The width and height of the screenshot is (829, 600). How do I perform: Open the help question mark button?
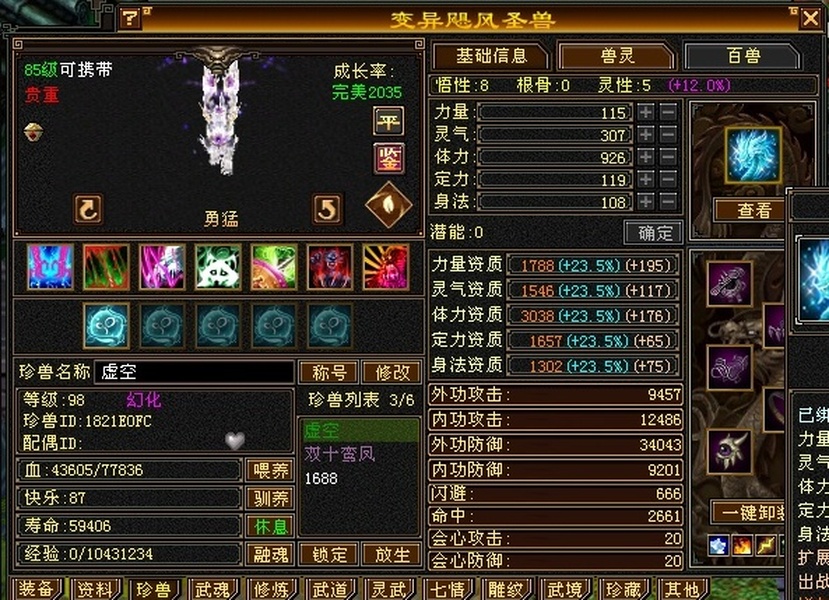point(131,18)
